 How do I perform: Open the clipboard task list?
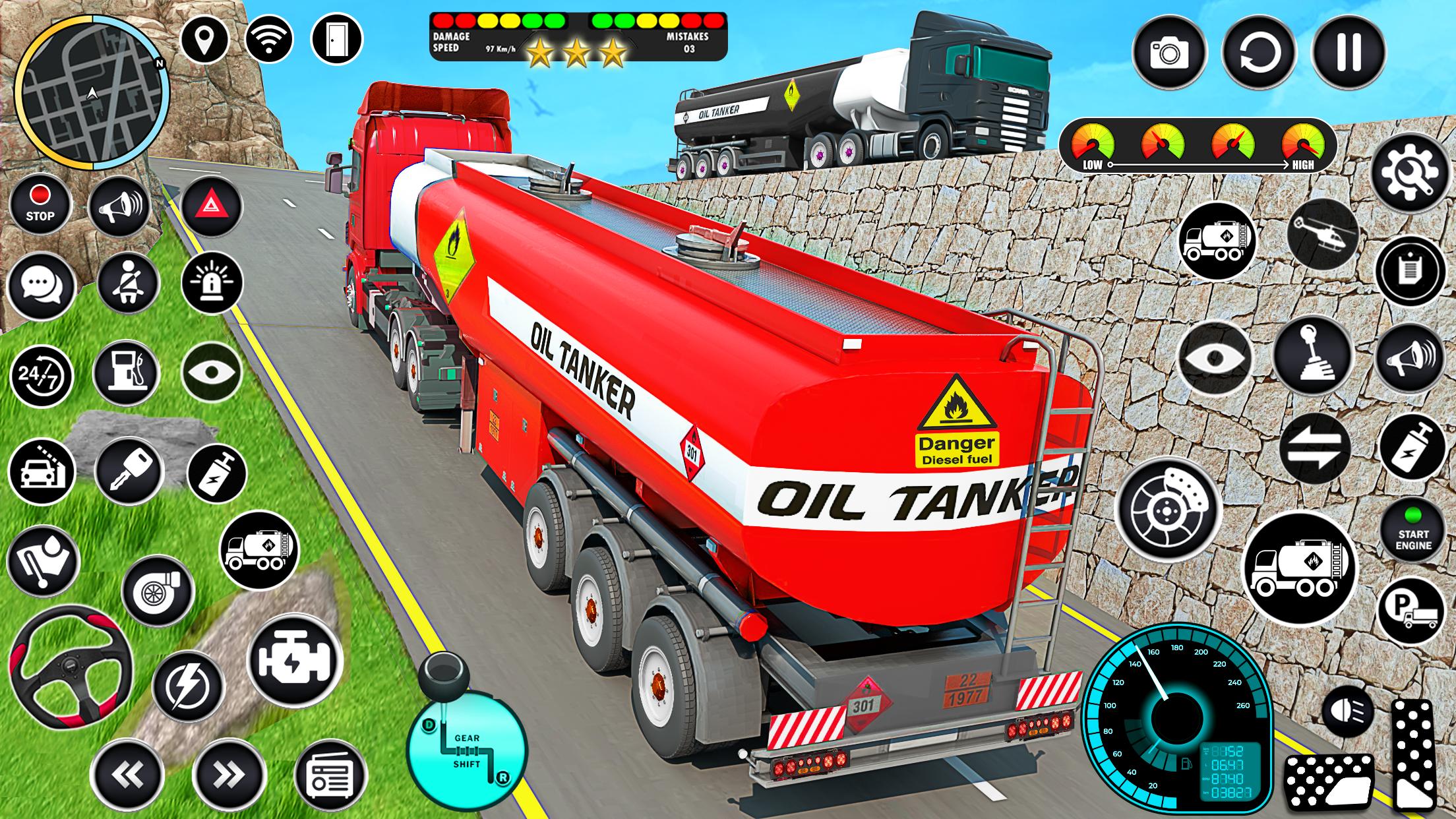[x=1409, y=271]
